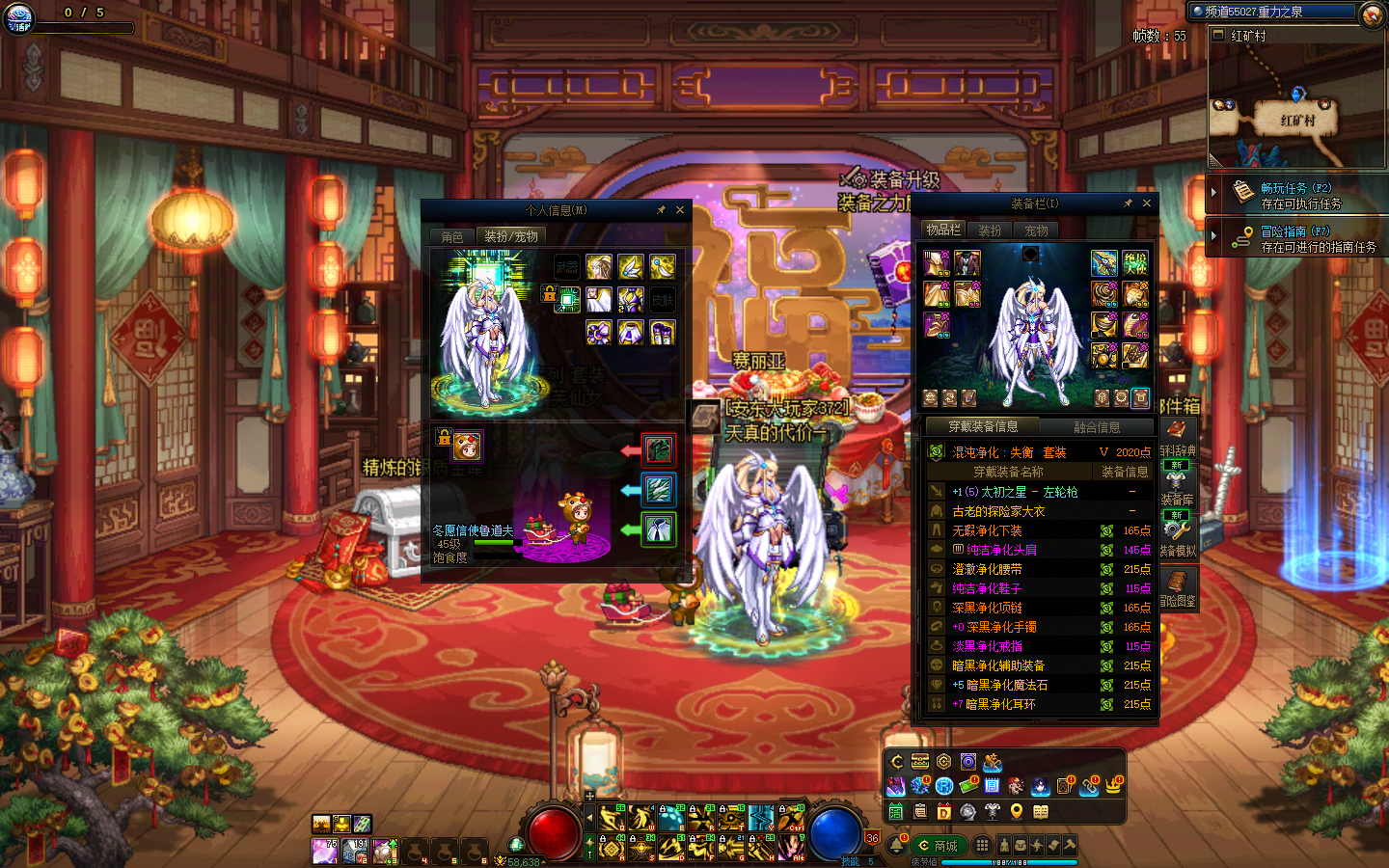The width and height of the screenshot is (1389, 868).
Task: Open the 商城 cash shop
Action: click(938, 846)
